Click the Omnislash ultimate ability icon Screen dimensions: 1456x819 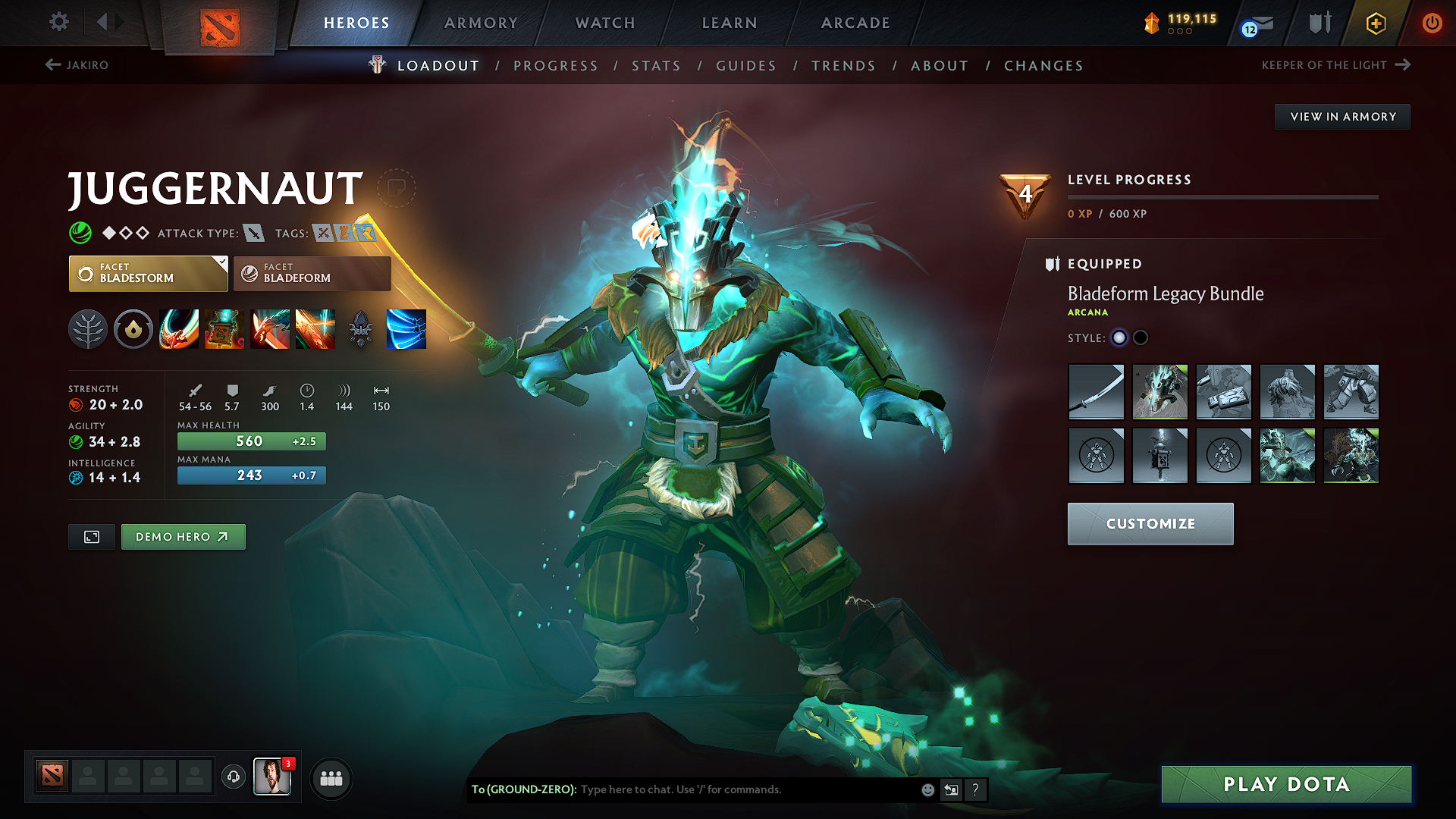click(407, 329)
